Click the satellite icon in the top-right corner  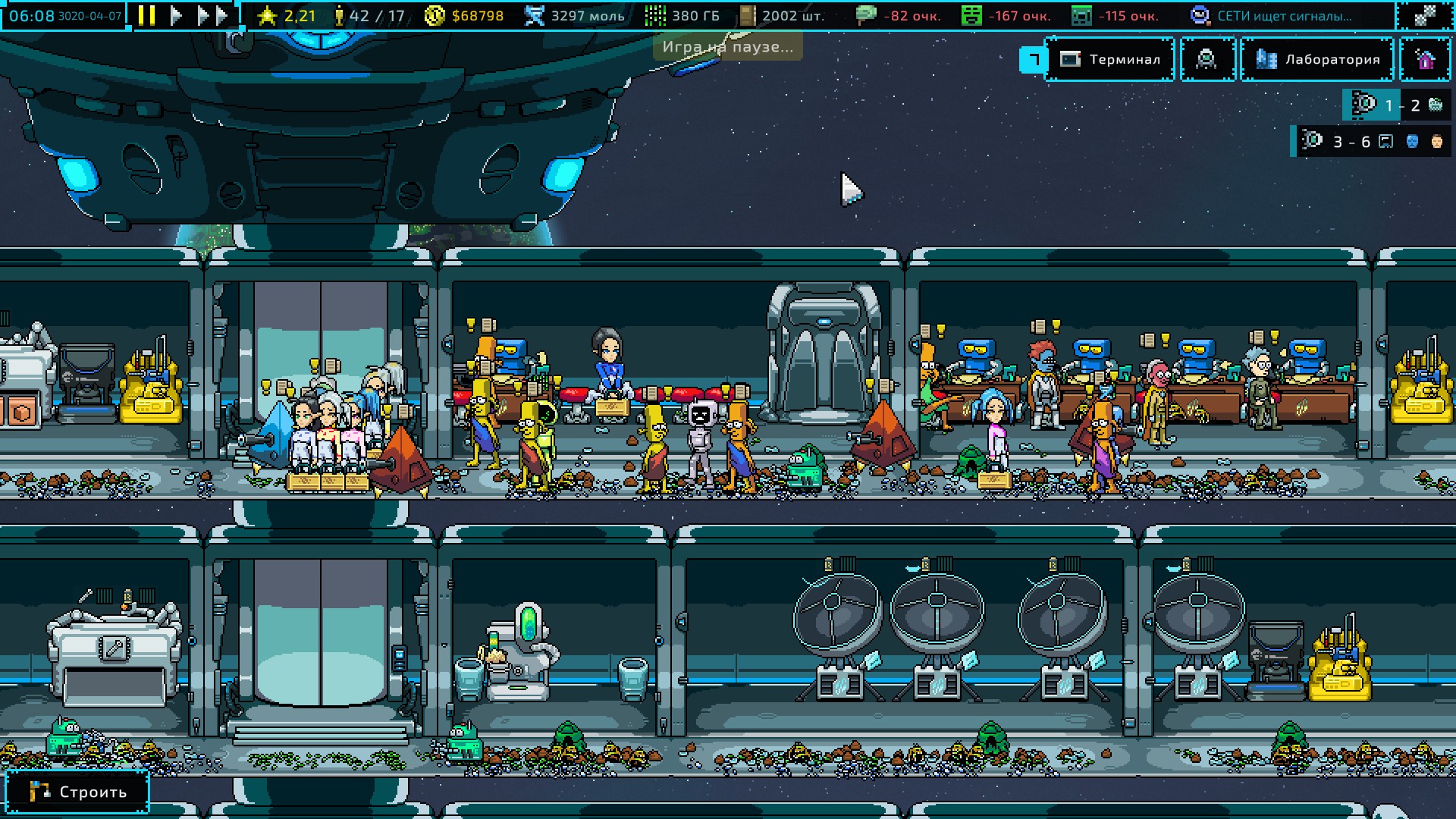click(x=1425, y=15)
